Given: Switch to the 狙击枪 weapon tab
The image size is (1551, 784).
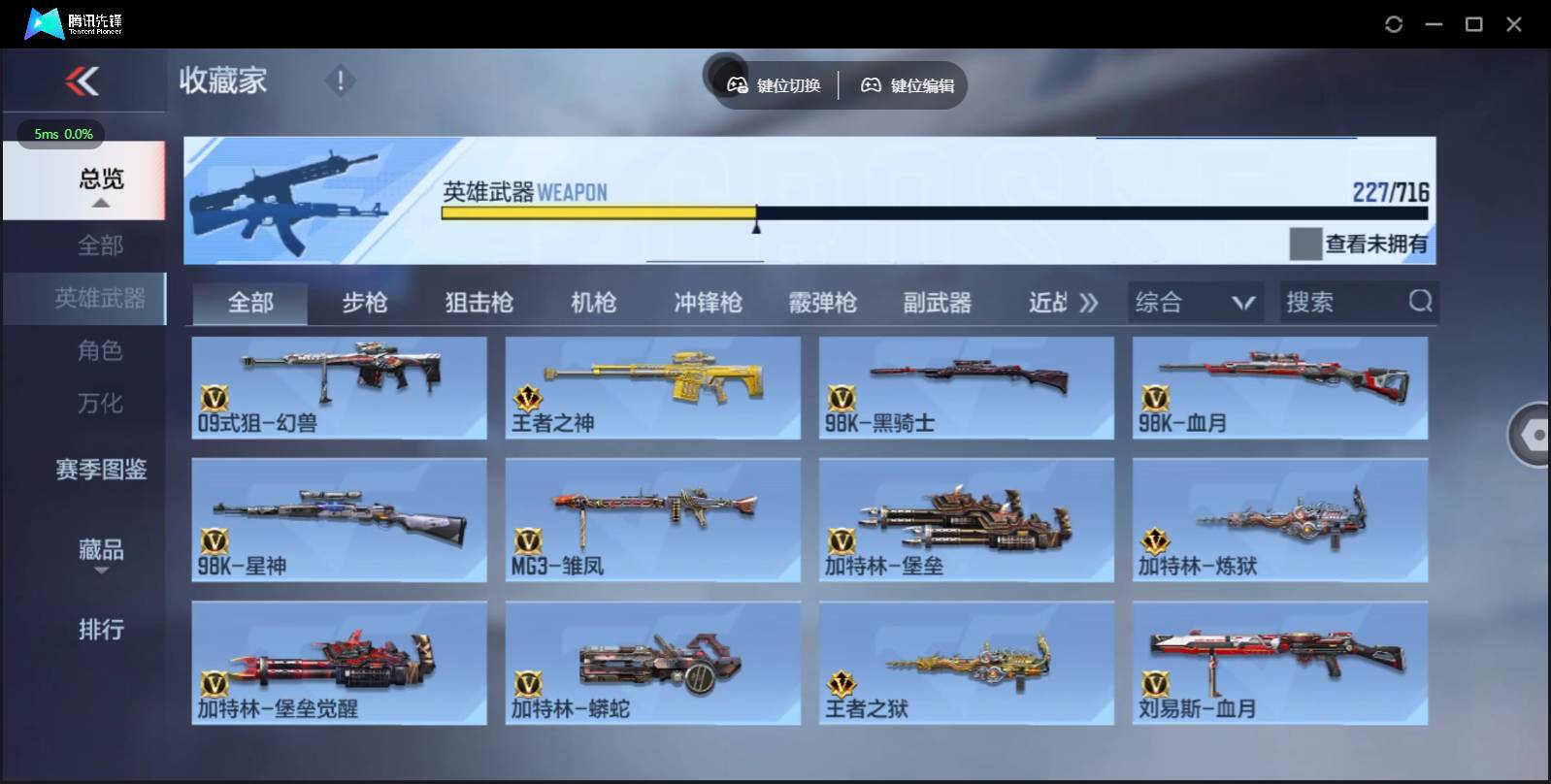Looking at the screenshot, I should [x=478, y=302].
